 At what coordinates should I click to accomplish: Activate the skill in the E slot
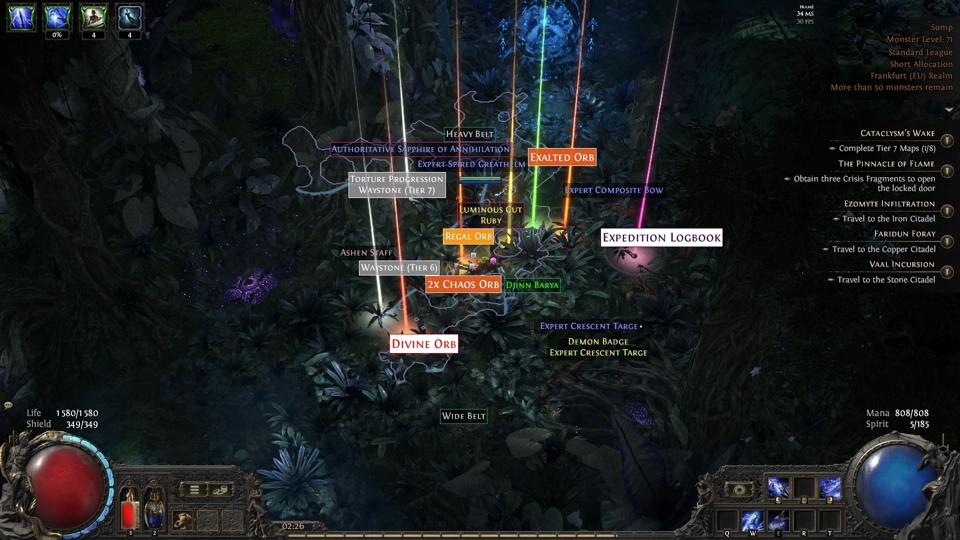(x=778, y=520)
